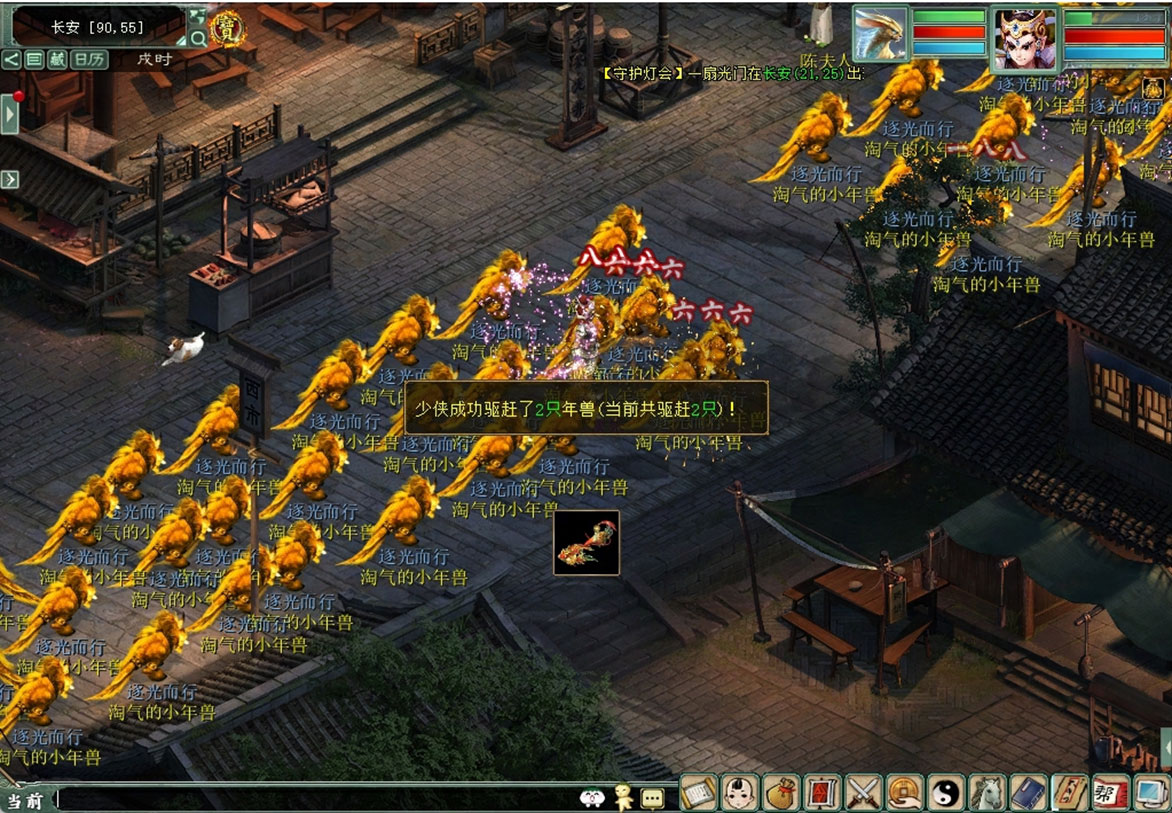Open the player character portrait

(1024, 39)
